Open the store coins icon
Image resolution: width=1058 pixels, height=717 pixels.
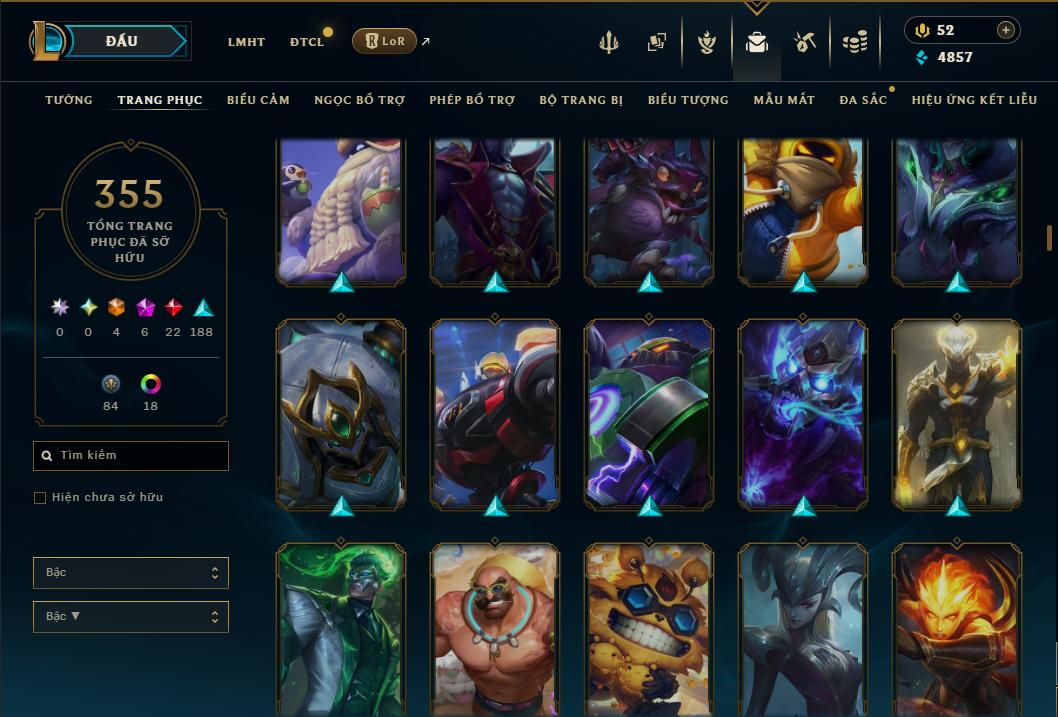(x=854, y=42)
